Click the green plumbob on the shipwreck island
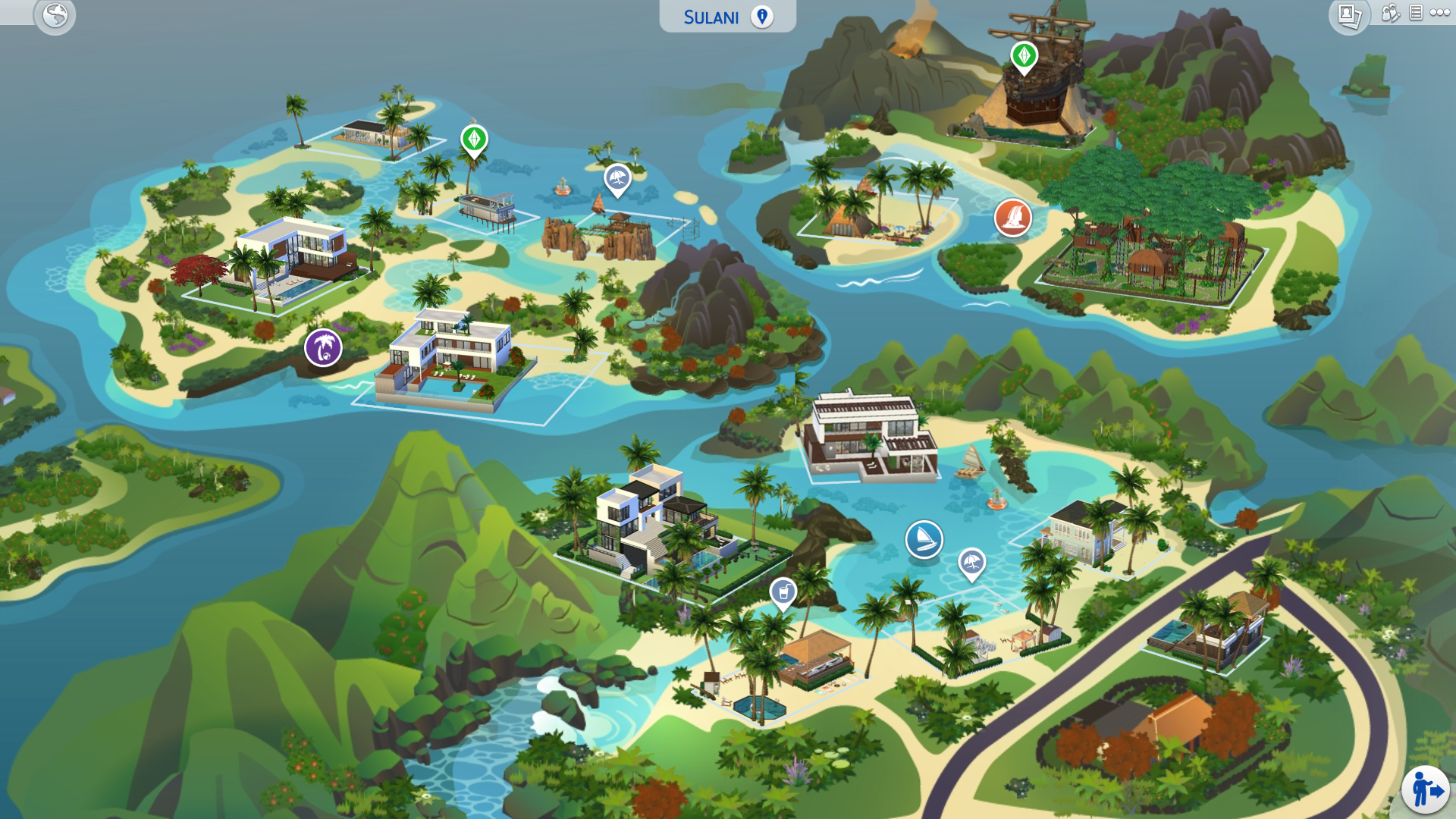Image resolution: width=1456 pixels, height=819 pixels. point(1023,57)
